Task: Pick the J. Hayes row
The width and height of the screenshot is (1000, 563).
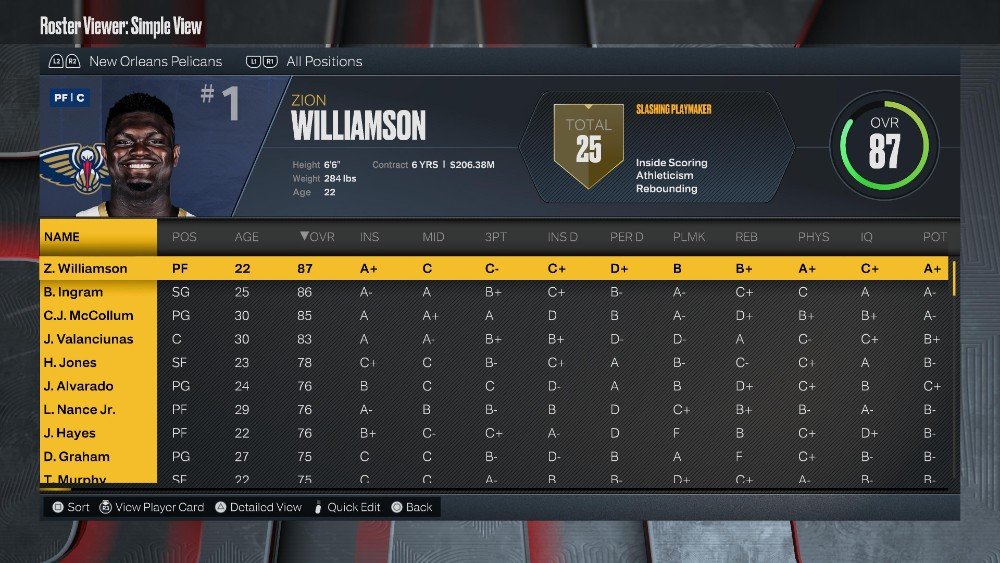Action: (70, 433)
